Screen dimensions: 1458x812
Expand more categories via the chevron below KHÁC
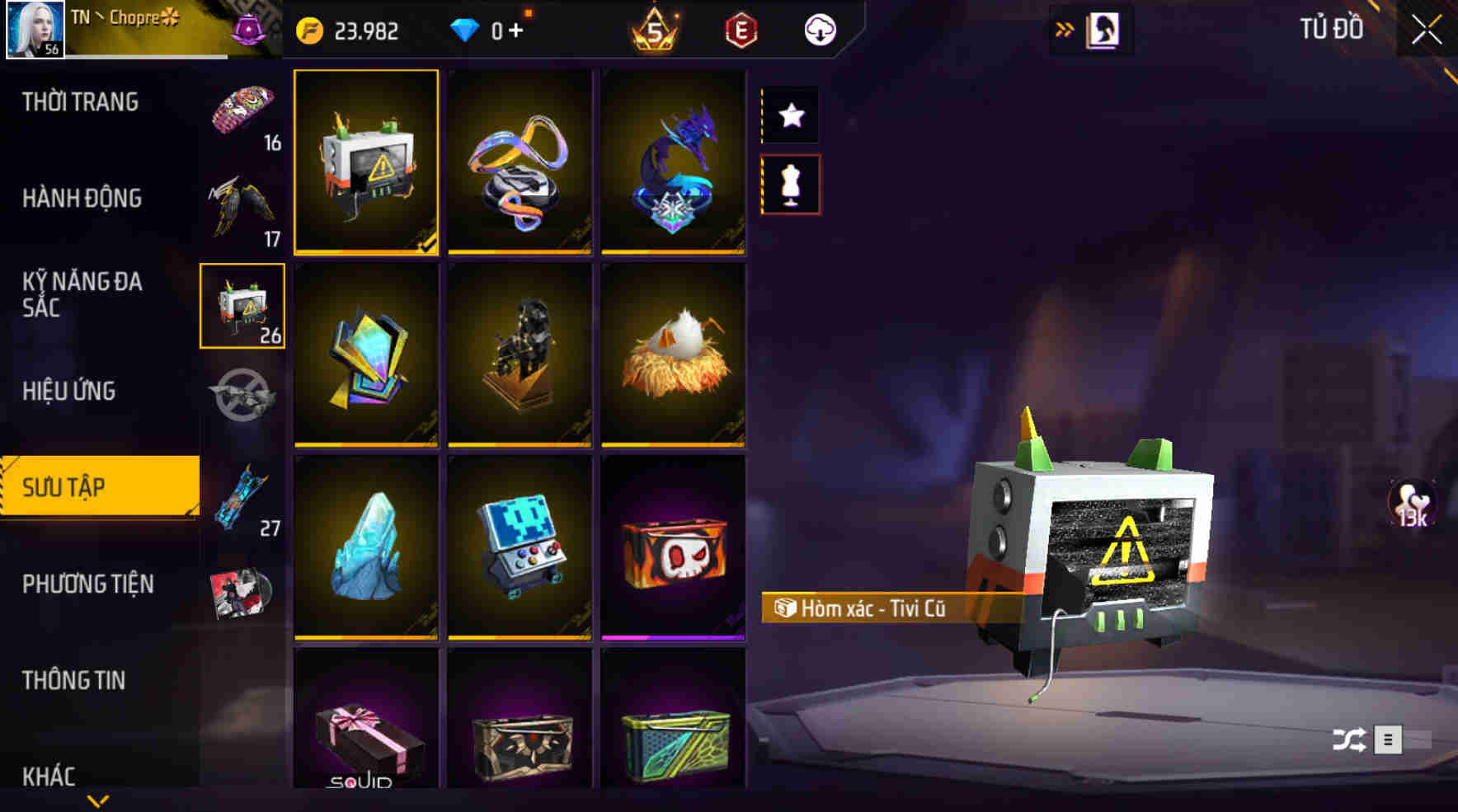click(99, 800)
